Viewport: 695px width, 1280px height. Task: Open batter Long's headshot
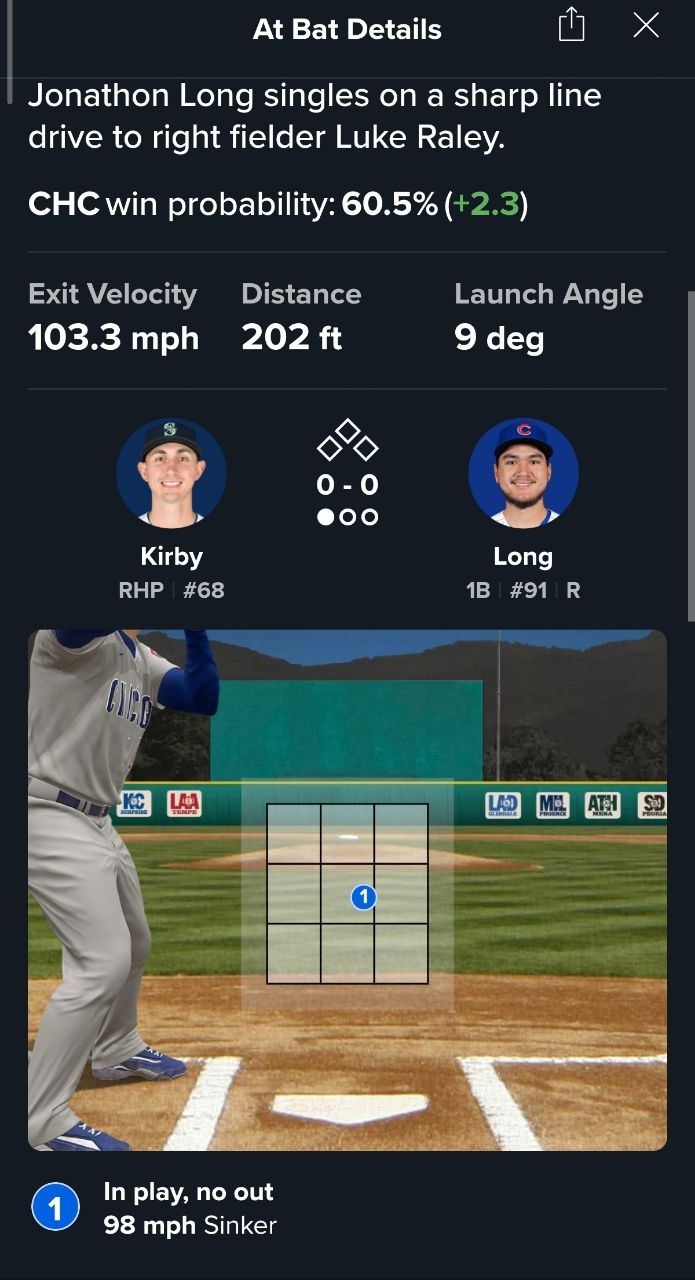pyautogui.click(x=523, y=472)
